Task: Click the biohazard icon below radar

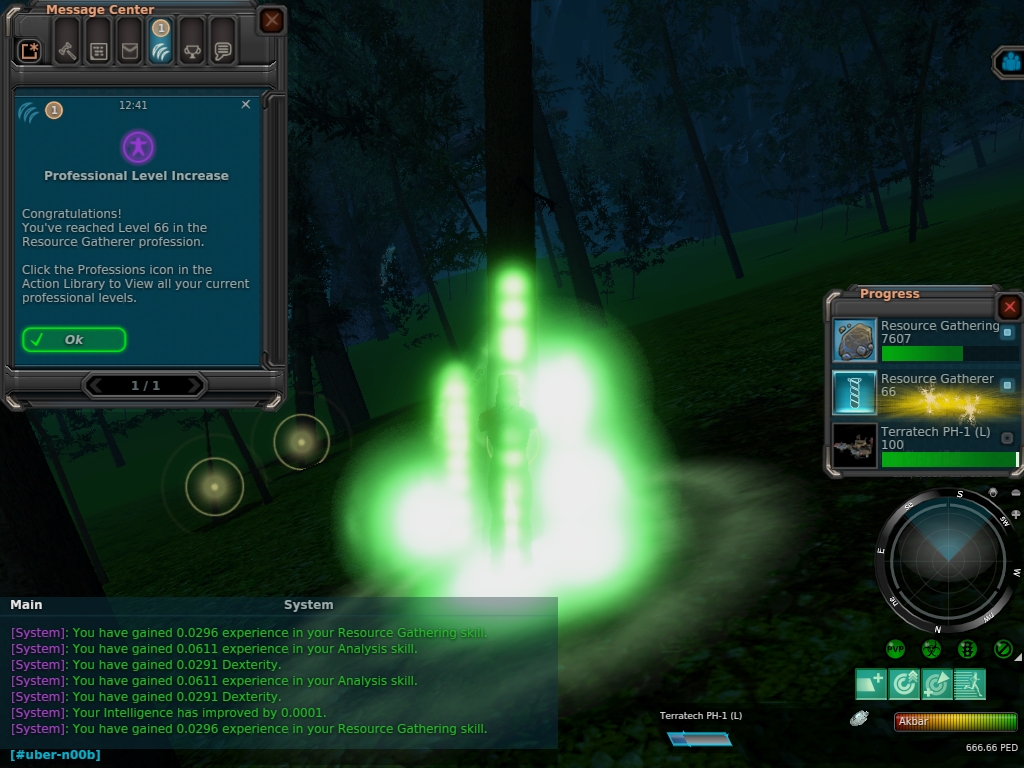Action: click(931, 649)
